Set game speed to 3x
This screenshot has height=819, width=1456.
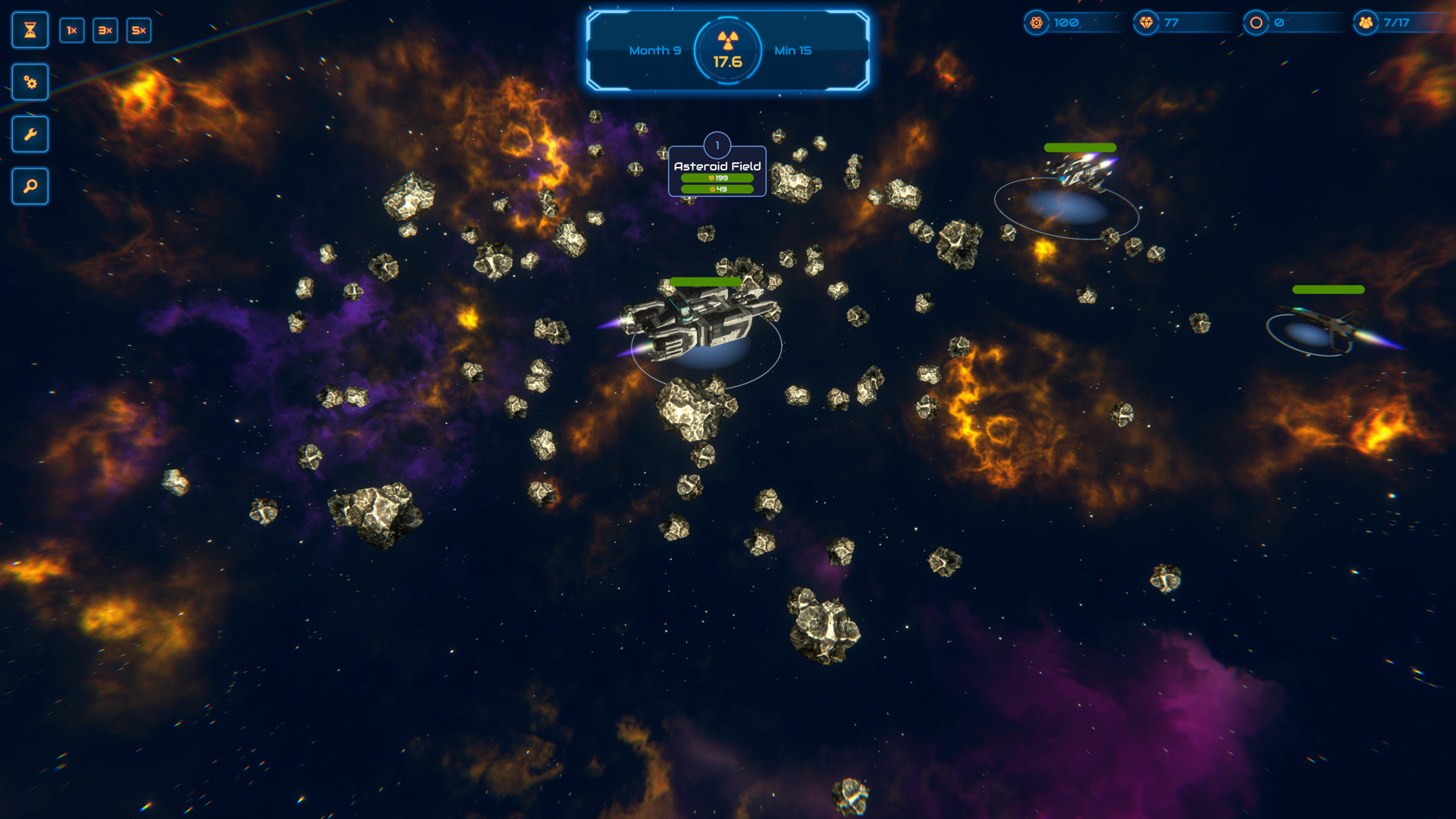(105, 30)
